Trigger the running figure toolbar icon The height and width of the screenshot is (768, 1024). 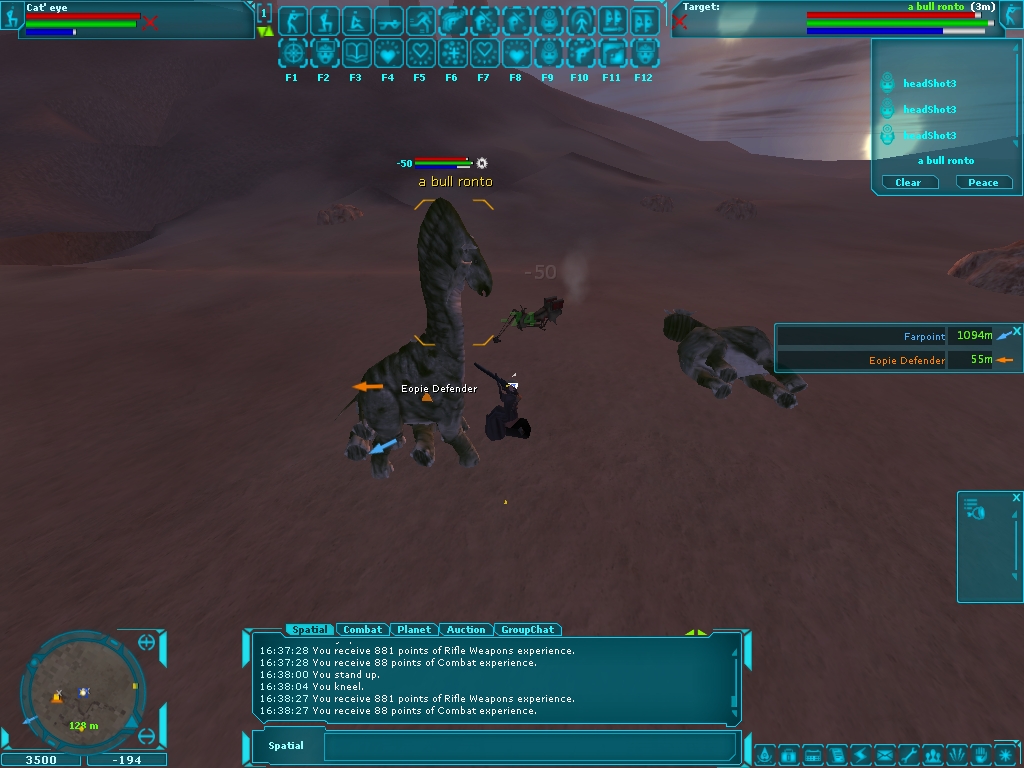pos(420,21)
